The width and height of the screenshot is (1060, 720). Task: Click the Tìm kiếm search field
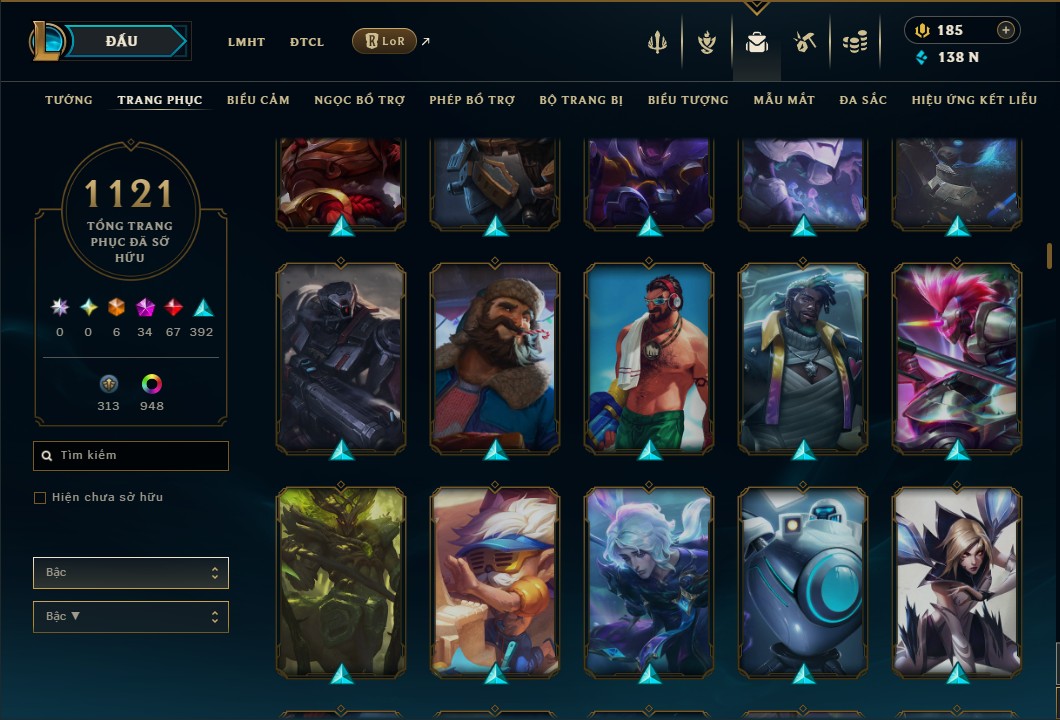point(131,456)
